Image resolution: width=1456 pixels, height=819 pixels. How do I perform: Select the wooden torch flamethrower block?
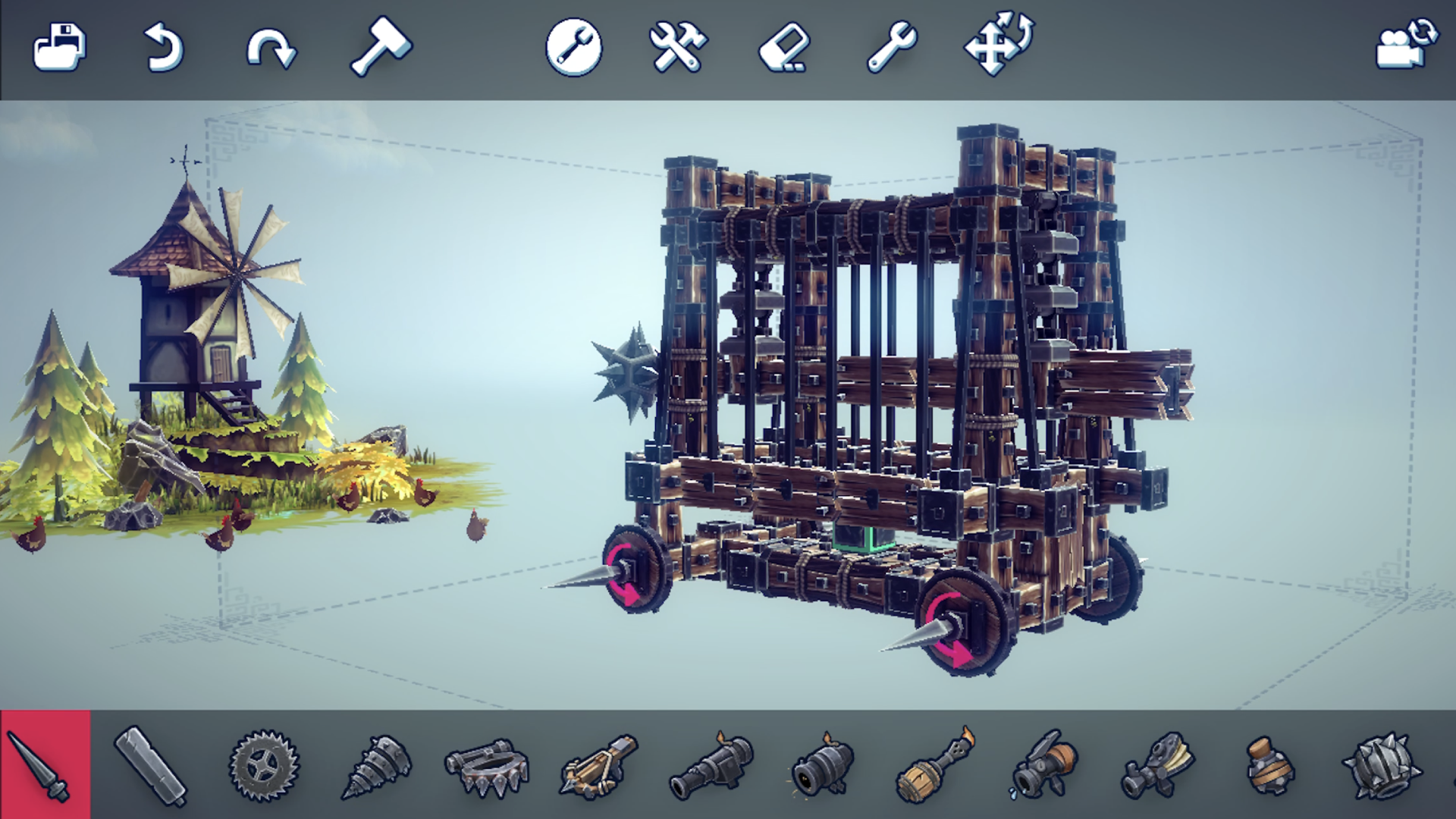click(x=936, y=766)
